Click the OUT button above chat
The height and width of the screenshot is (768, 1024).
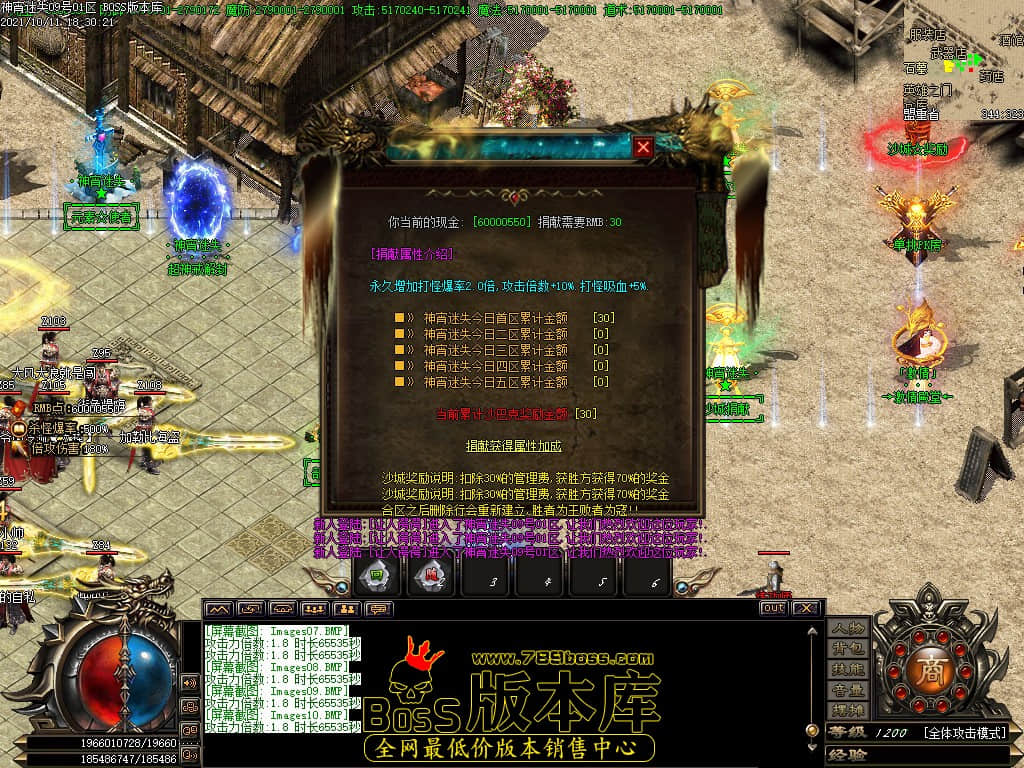tap(773, 608)
